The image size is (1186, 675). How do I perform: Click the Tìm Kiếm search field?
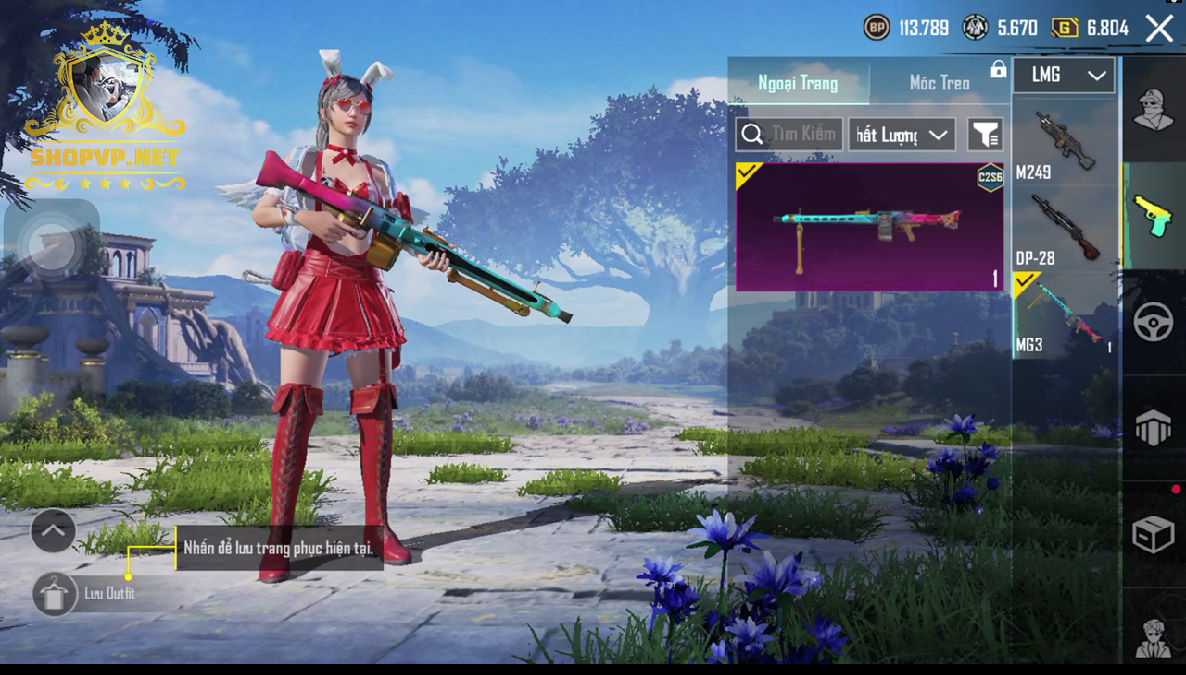pyautogui.click(x=789, y=134)
